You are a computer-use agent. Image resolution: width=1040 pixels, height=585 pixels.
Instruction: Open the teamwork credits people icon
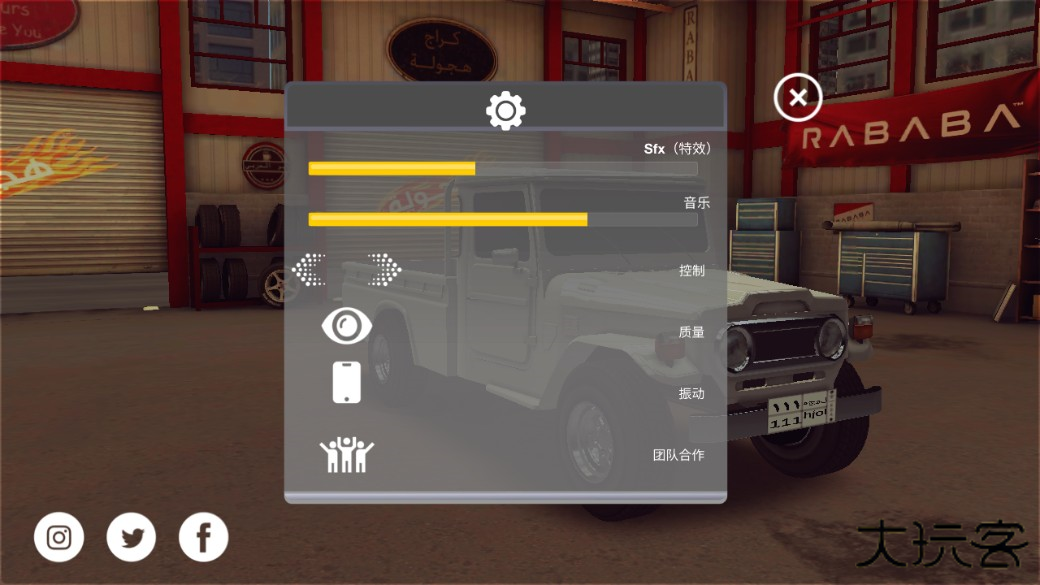pos(346,454)
